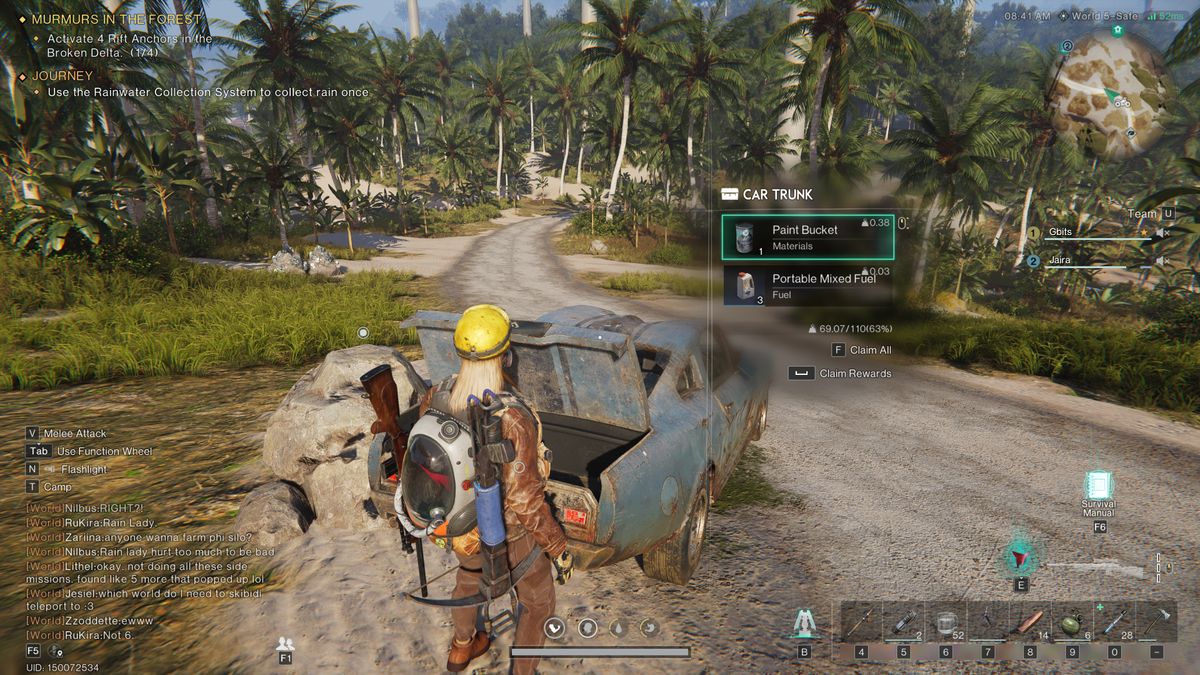Take the Portable Mixed Fuel from the trunk
The height and width of the screenshot is (675, 1200).
[807, 285]
